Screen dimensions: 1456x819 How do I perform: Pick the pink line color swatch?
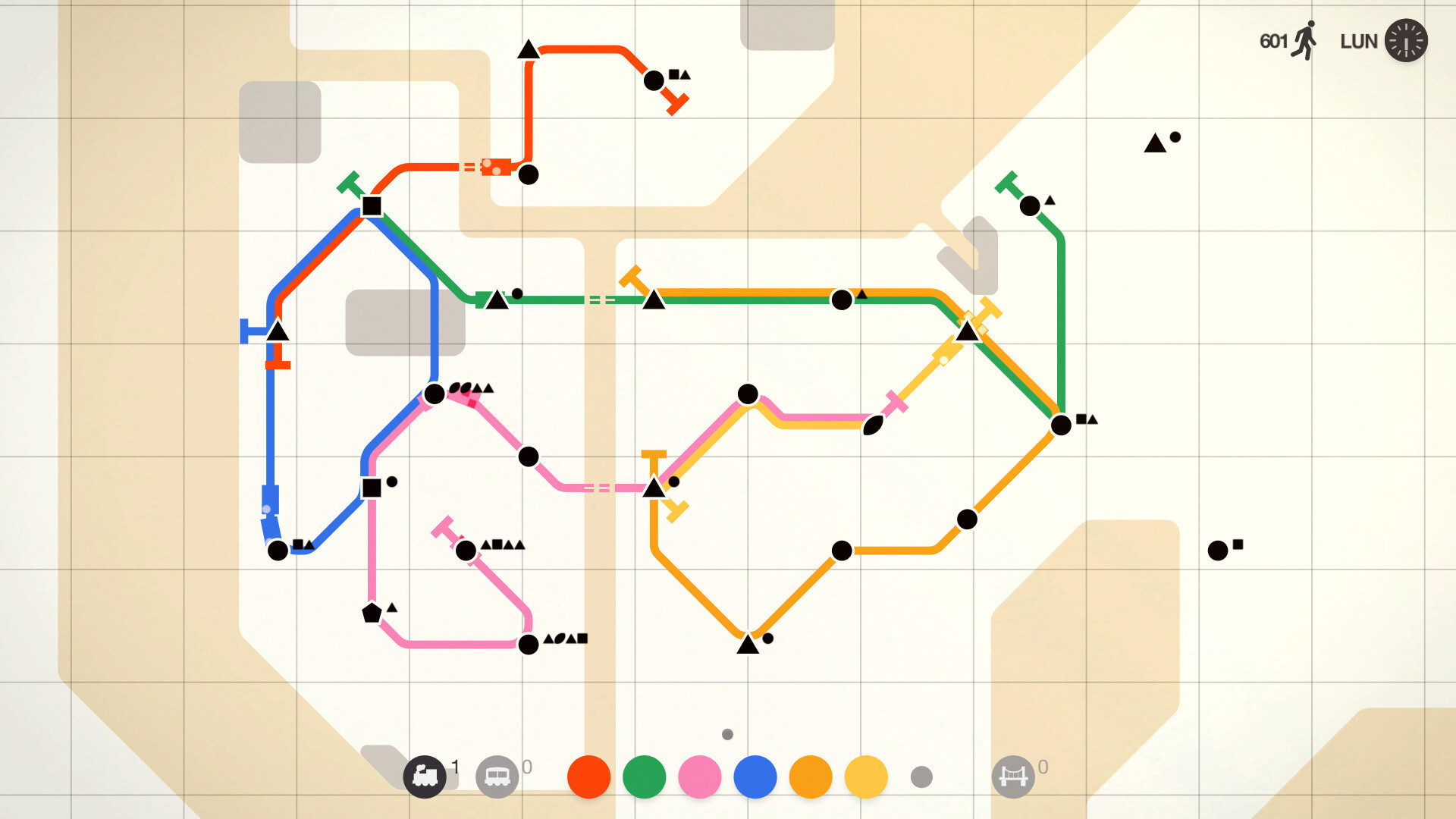[x=700, y=777]
